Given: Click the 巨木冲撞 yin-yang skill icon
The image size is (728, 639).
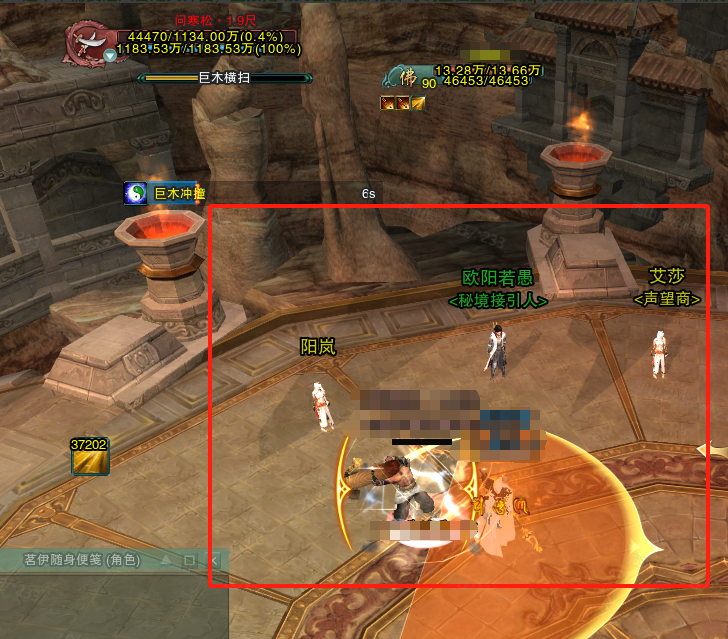Looking at the screenshot, I should point(136,193).
